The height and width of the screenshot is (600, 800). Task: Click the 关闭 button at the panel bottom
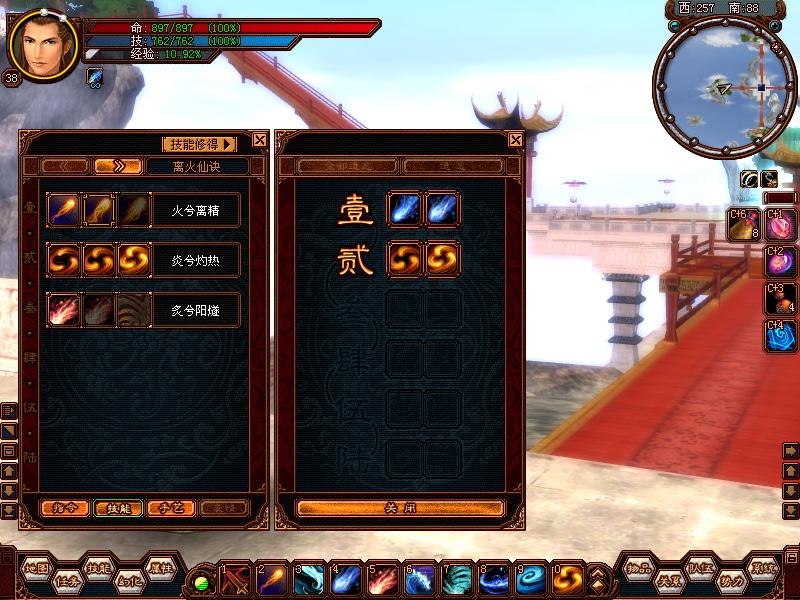coord(400,508)
